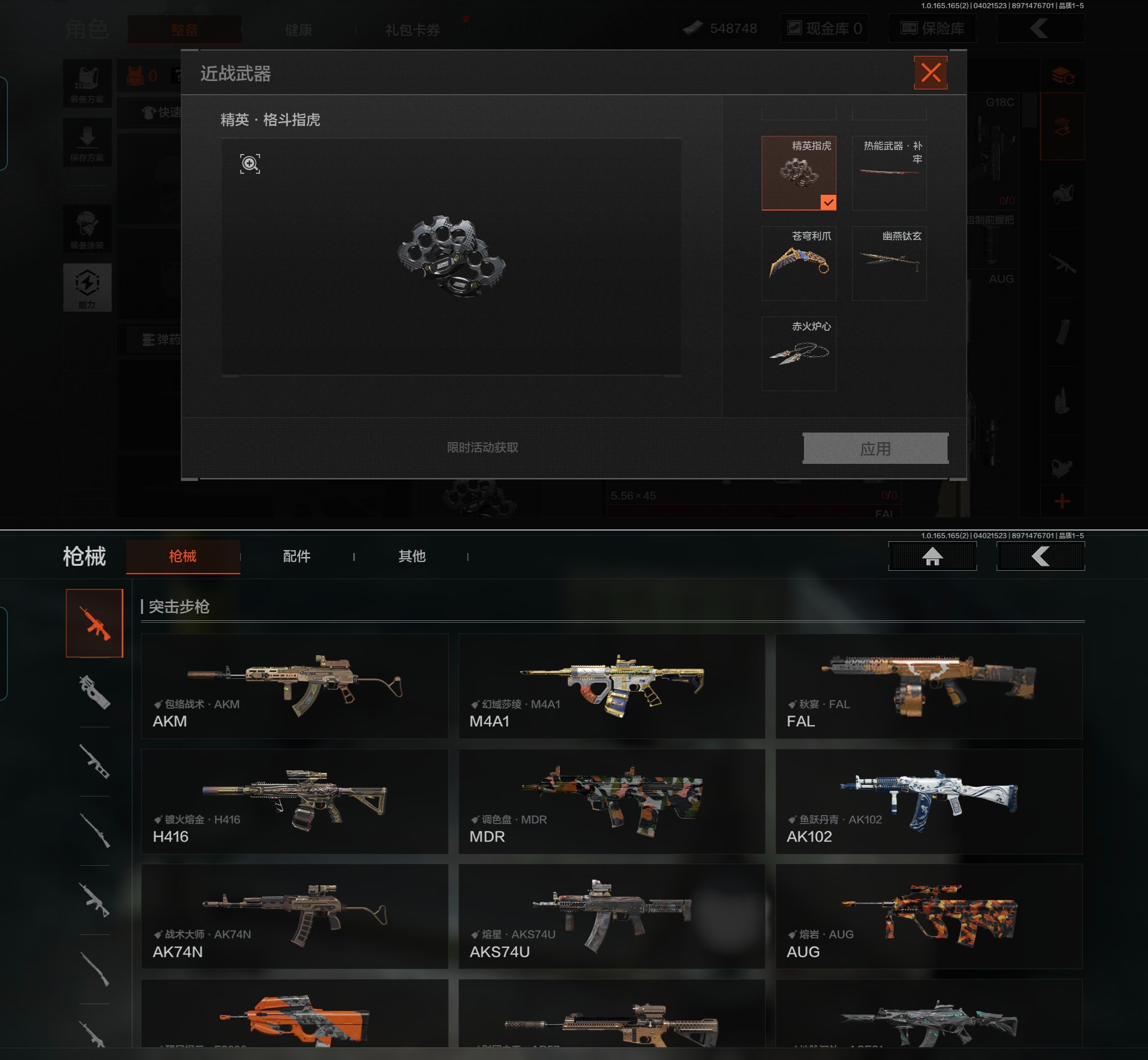Choose the FAL rifle card

(928, 686)
